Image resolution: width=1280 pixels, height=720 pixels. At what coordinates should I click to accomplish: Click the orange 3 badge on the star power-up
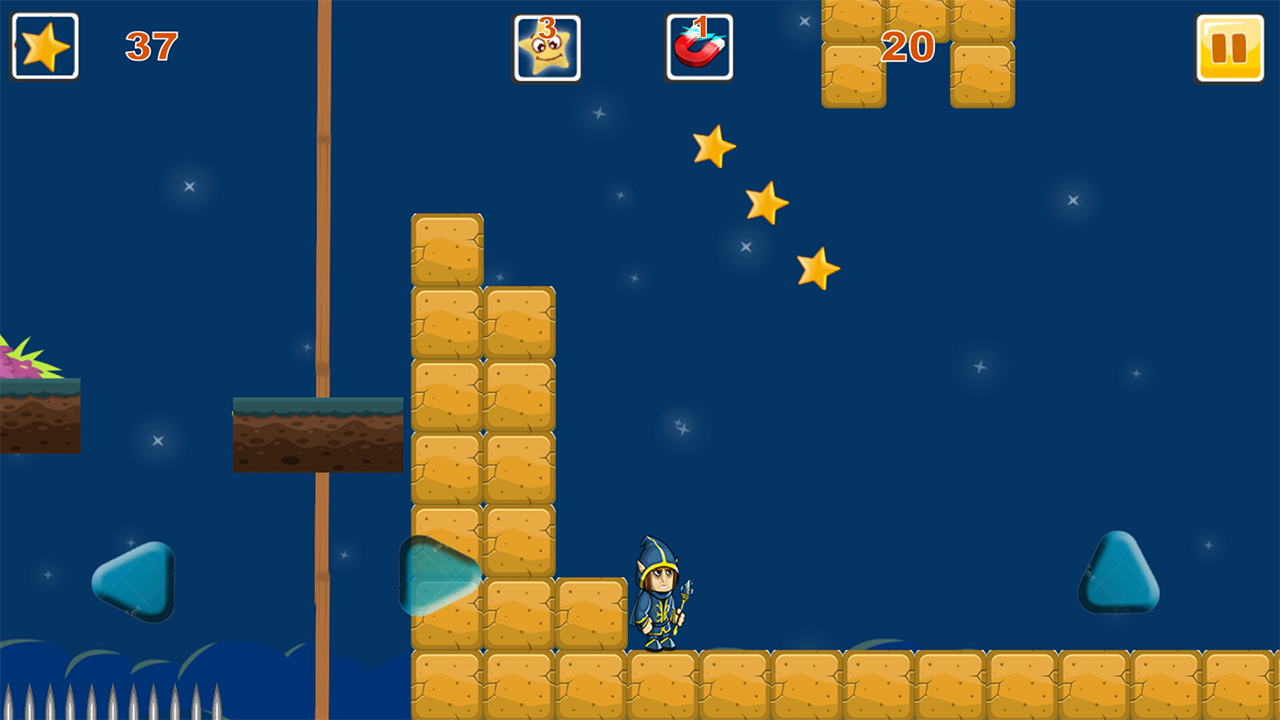[x=547, y=28]
